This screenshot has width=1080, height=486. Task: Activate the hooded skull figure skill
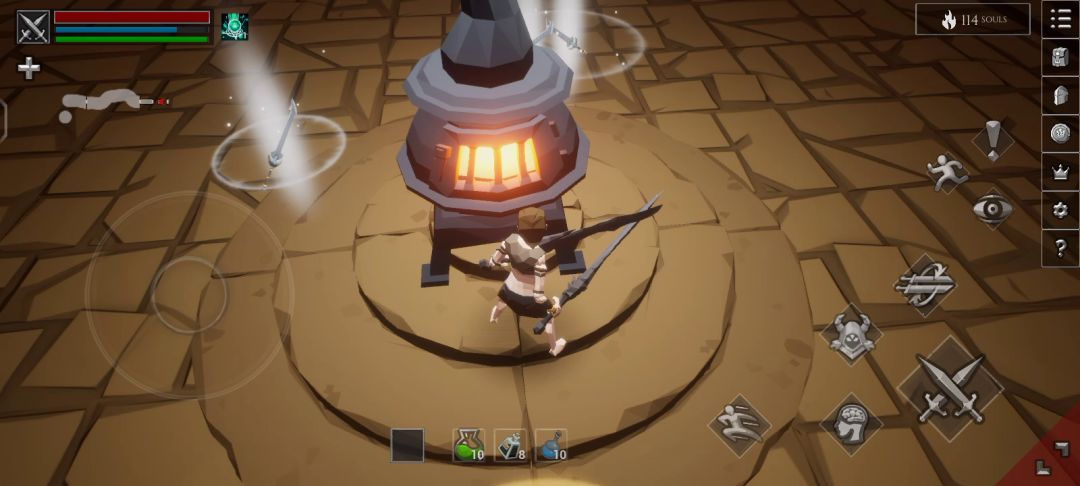851,334
